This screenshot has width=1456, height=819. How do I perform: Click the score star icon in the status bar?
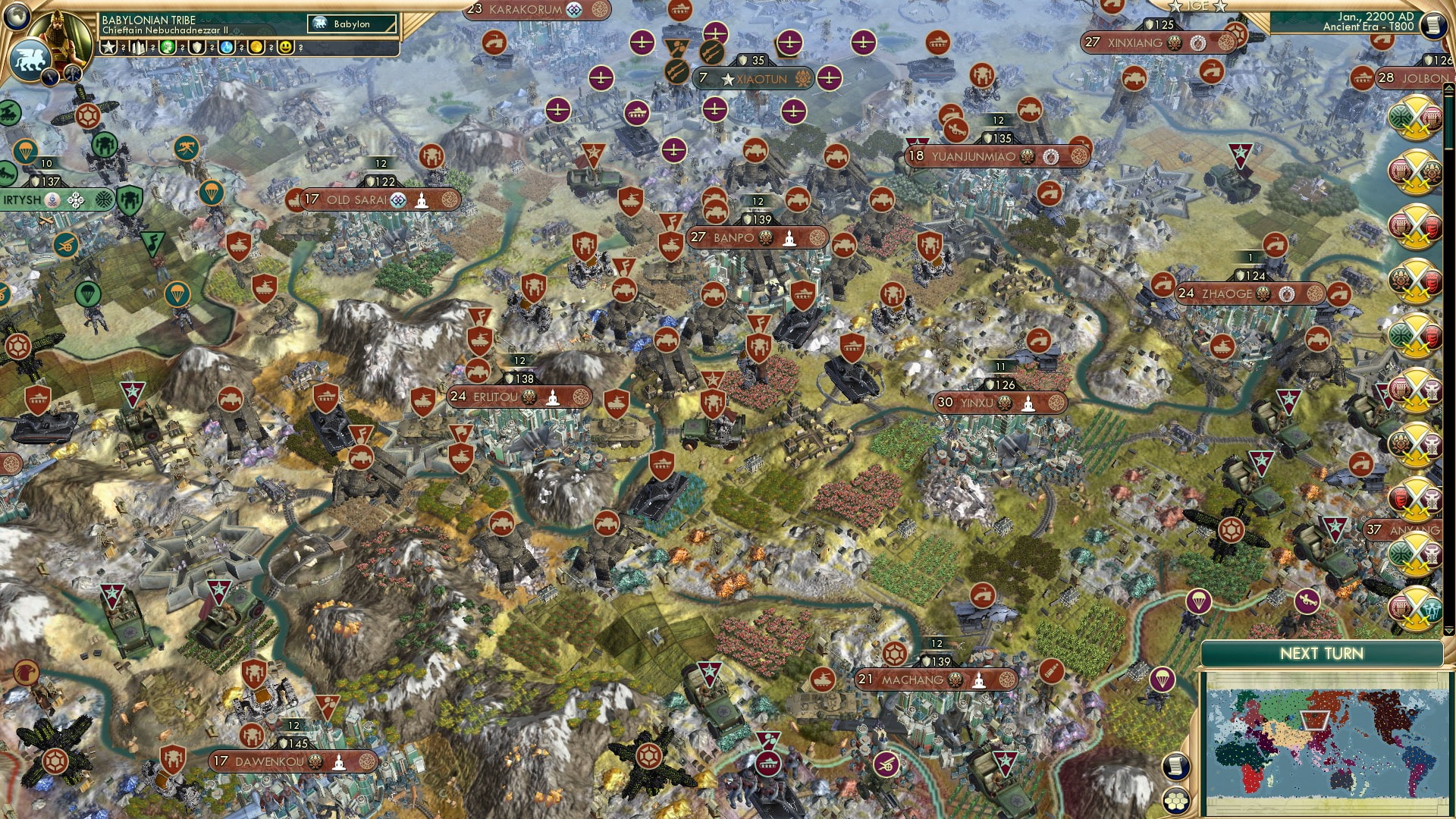[x=109, y=48]
